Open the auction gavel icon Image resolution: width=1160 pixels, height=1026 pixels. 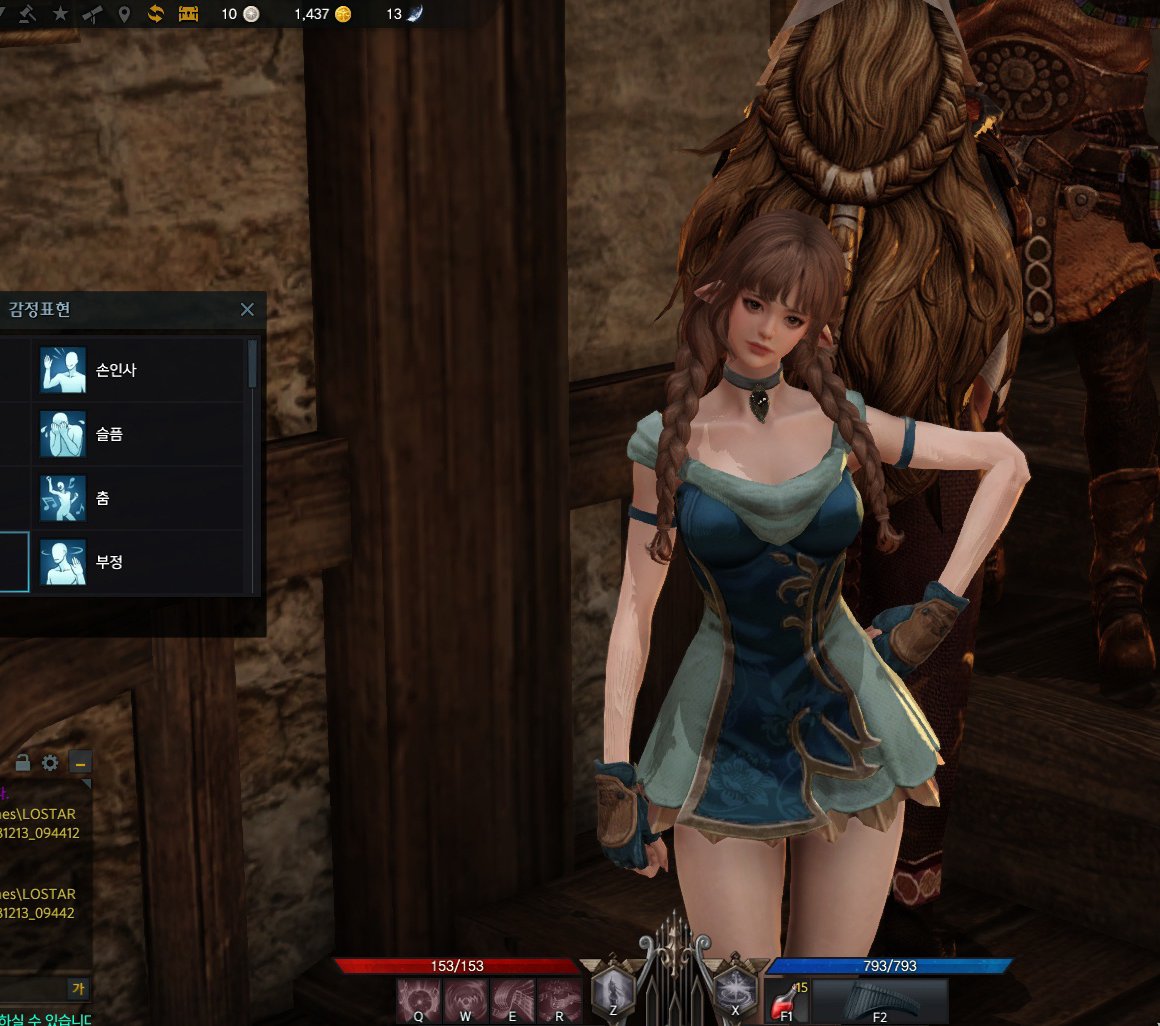[28, 14]
